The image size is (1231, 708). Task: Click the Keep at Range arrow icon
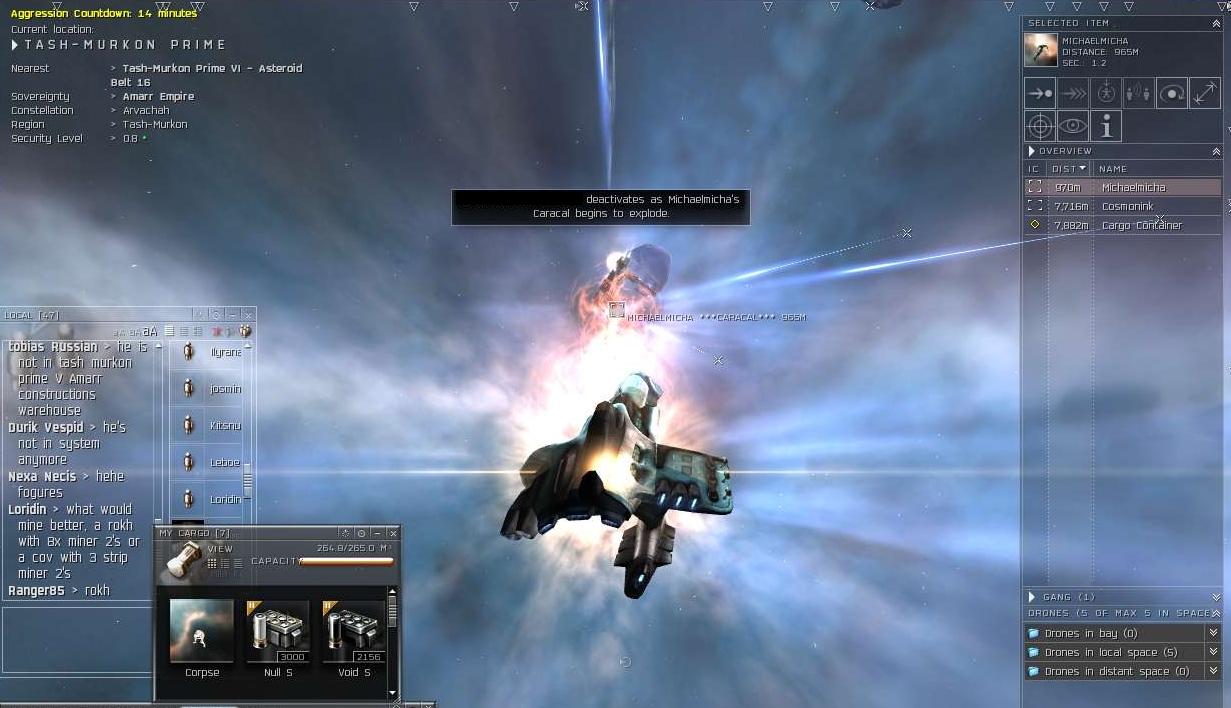click(1204, 94)
